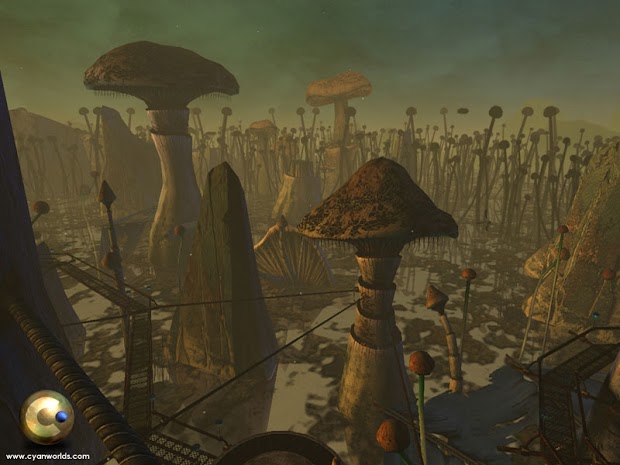Click the www.cyanworlds.com web address

48,456
